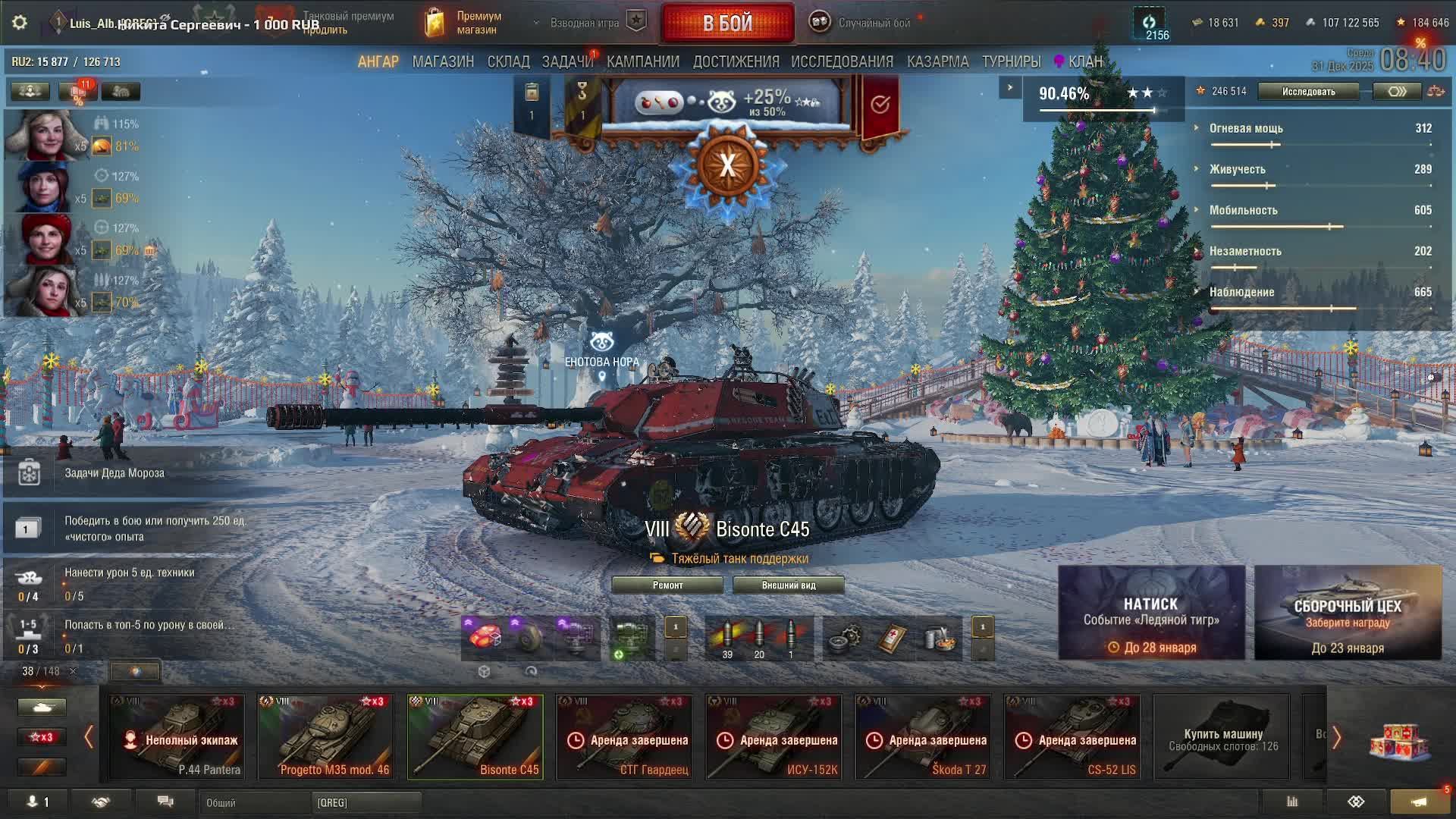Open the НАТИСК event banner

click(1151, 612)
